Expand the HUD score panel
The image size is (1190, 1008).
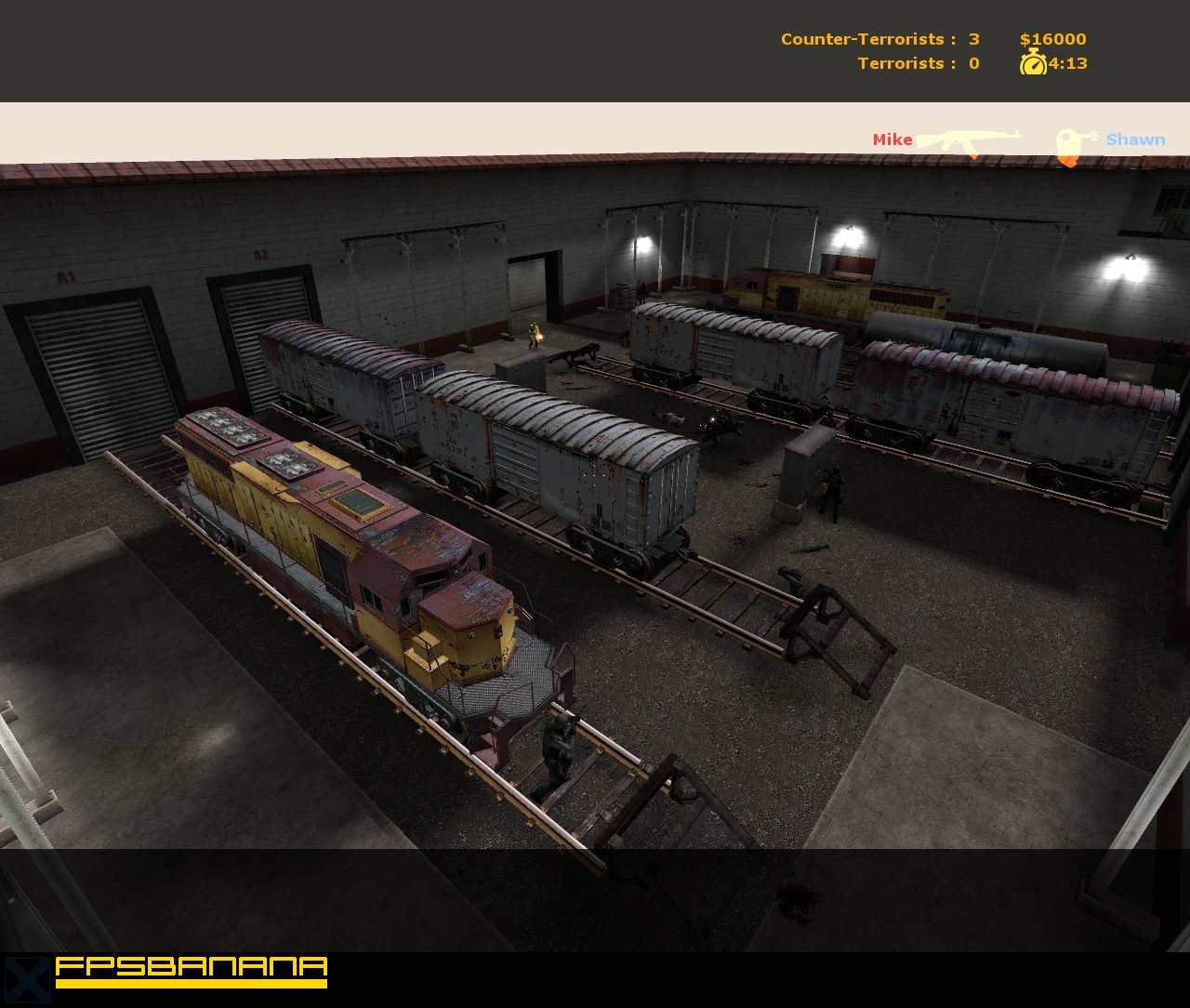point(930,51)
